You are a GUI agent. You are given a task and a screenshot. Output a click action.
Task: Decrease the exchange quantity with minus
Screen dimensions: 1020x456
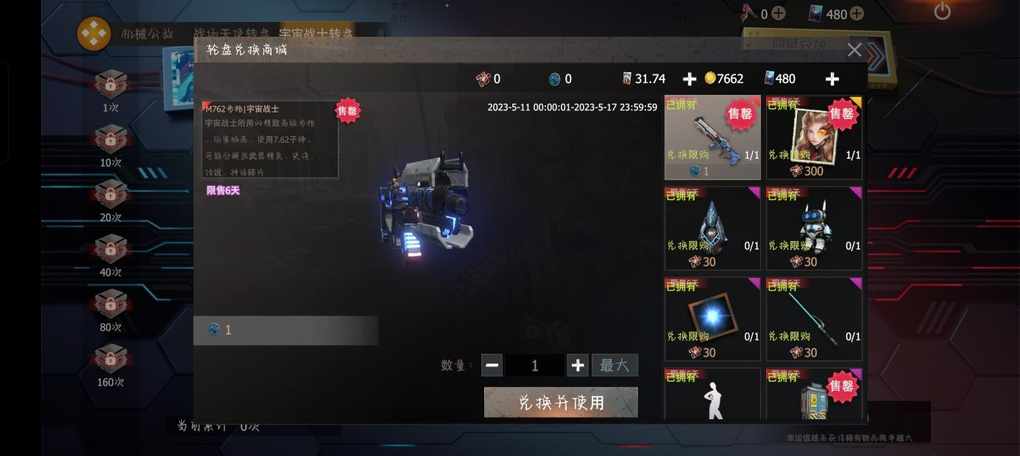coord(492,365)
